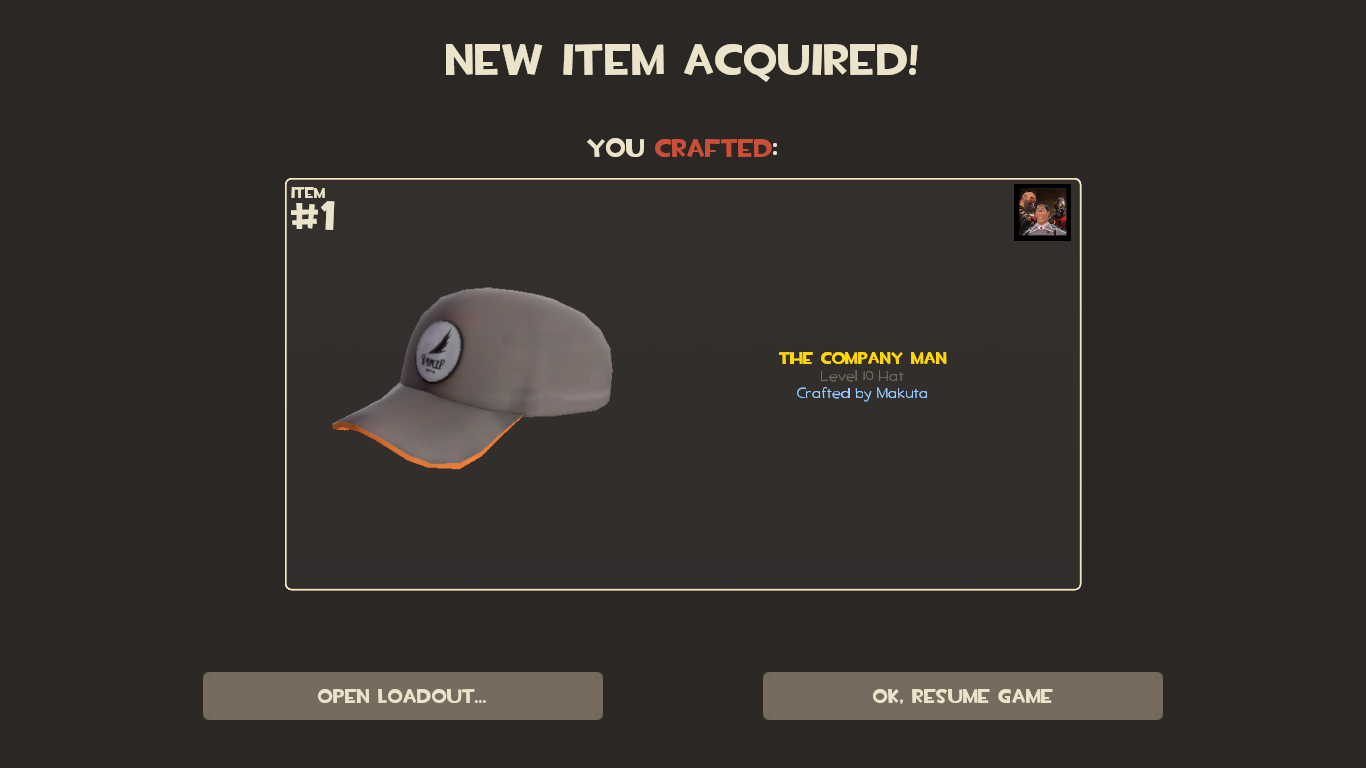
Task: Select item #1 in the crafted items list
Action: click(x=683, y=382)
